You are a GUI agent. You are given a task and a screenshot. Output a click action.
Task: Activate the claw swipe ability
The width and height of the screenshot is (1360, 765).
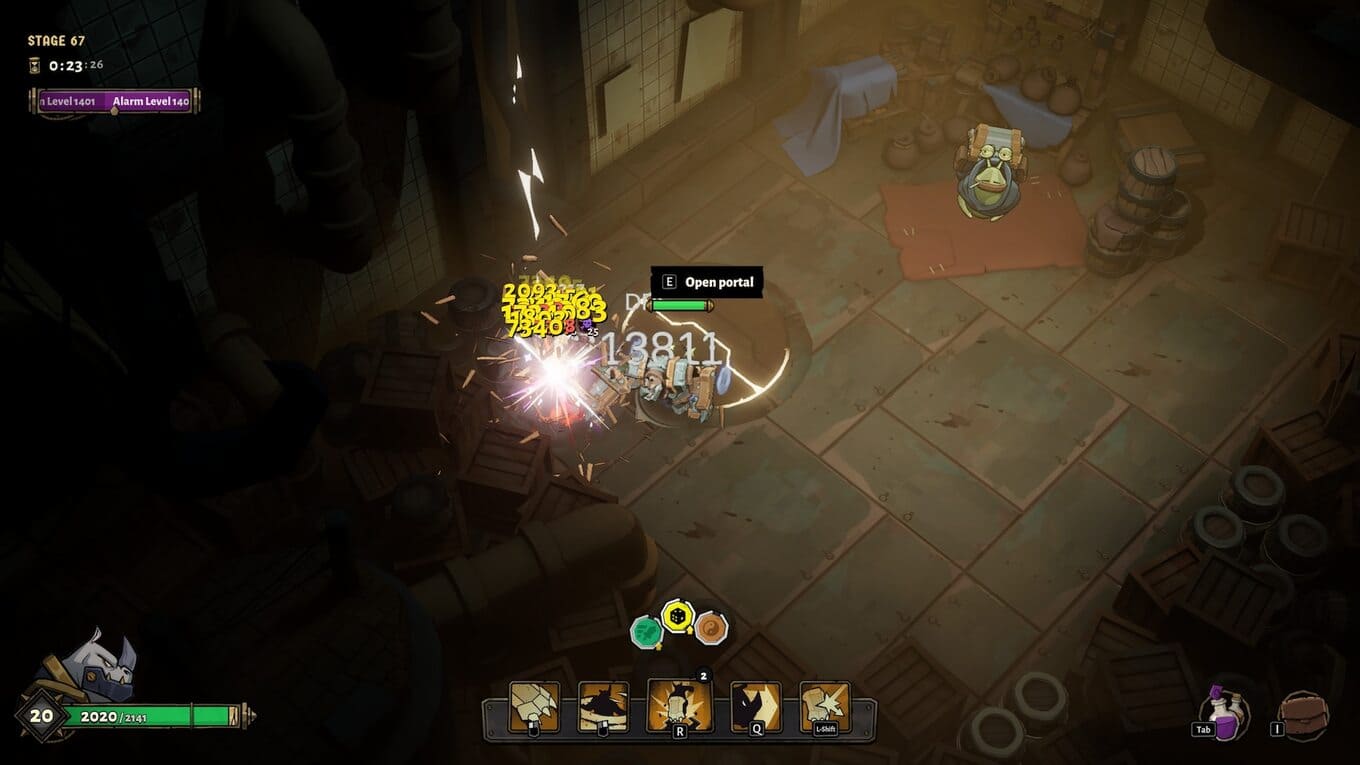[534, 706]
